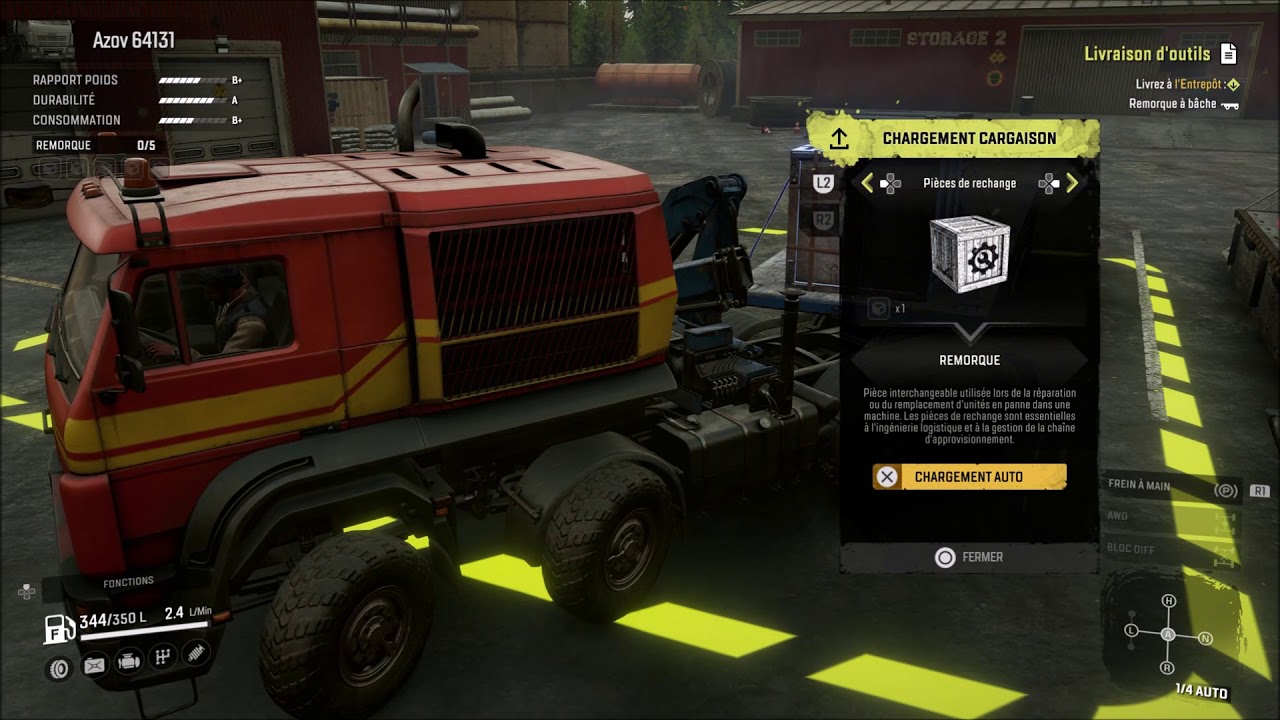The image size is (1280, 720).
Task: Choose the Remorque loading slot
Action: [x=968, y=360]
